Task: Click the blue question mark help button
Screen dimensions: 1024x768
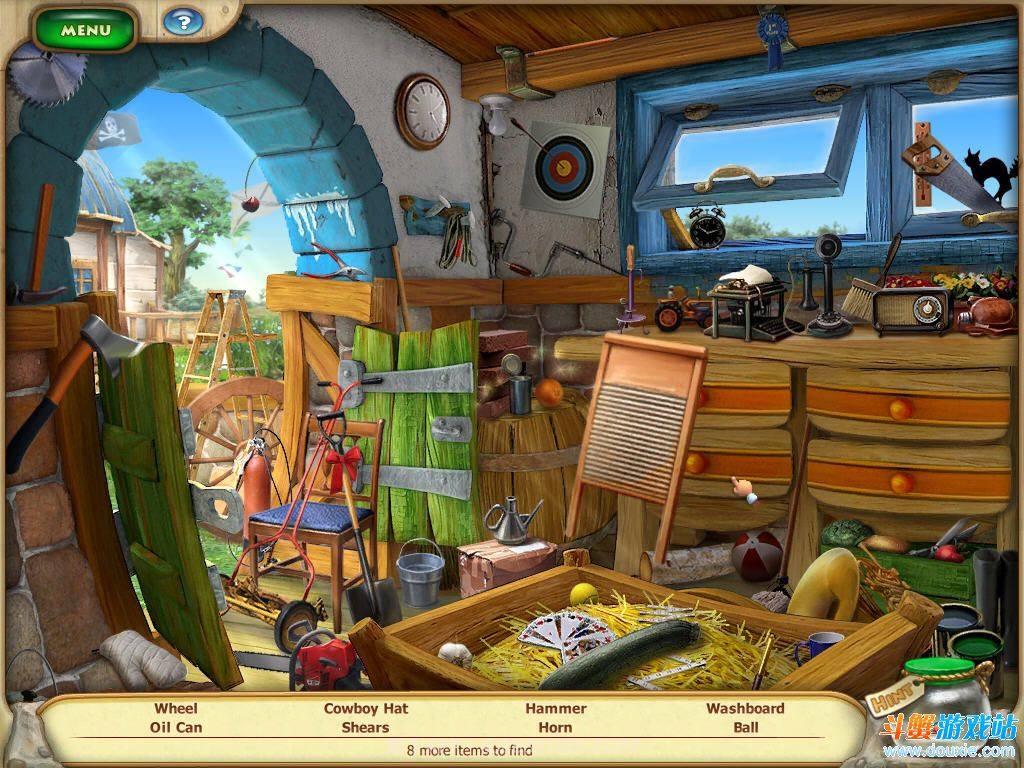Action: tap(182, 21)
